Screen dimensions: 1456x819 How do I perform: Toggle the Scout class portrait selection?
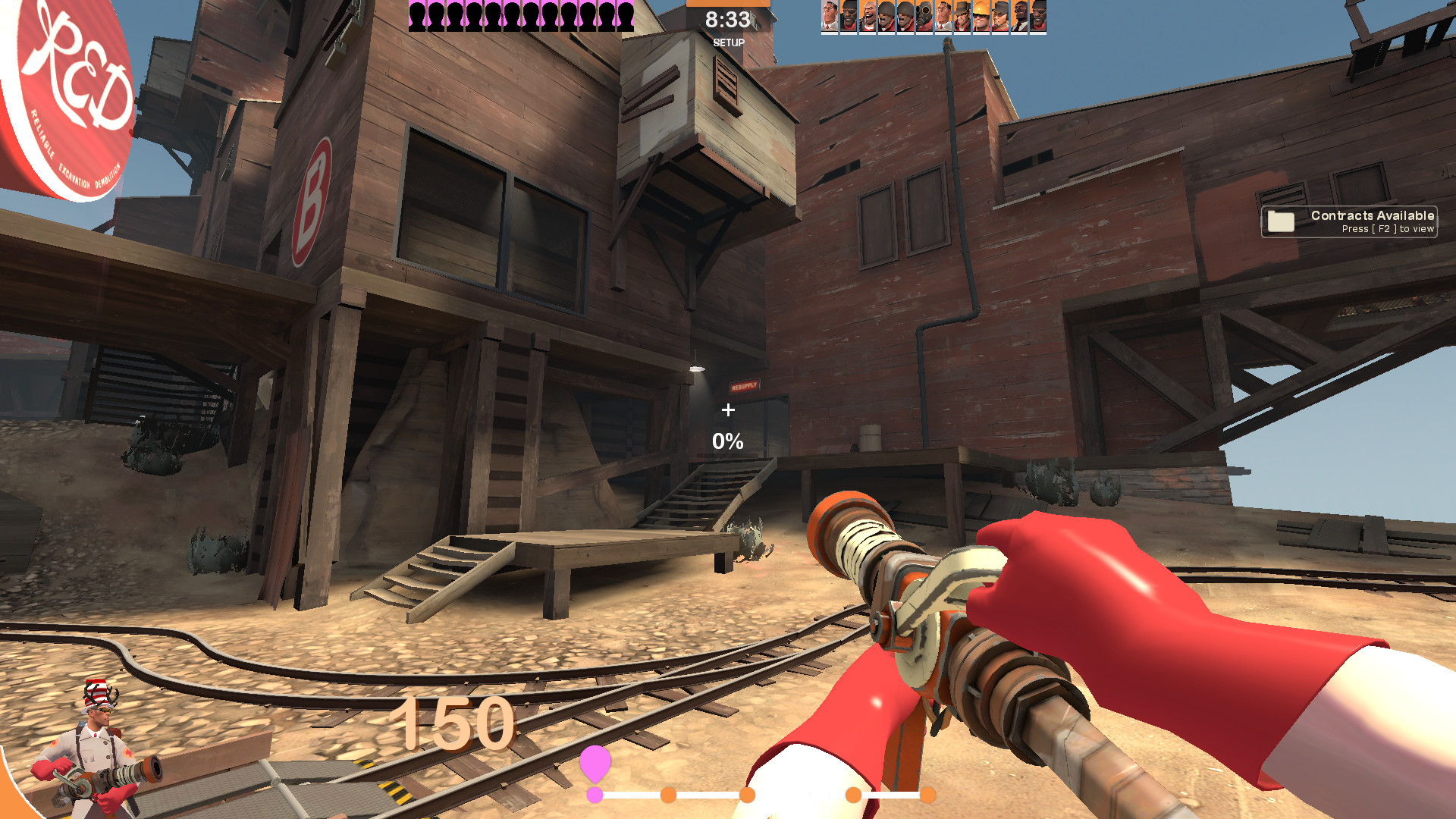(999, 15)
